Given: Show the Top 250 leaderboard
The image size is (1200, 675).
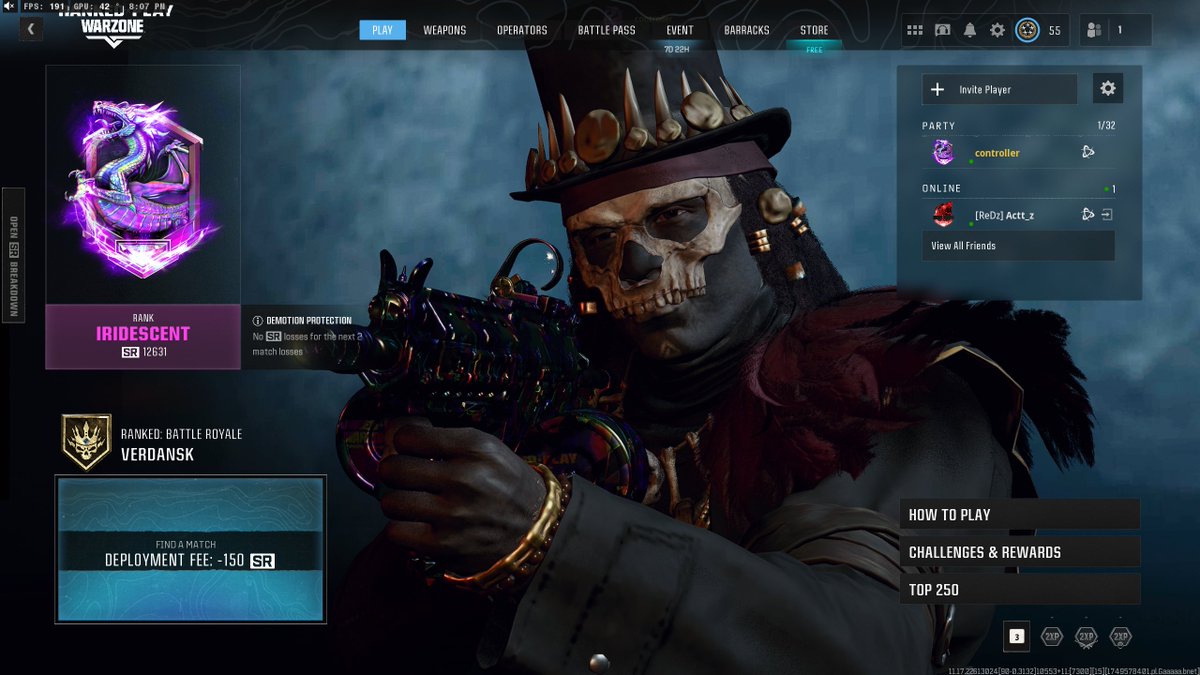Looking at the screenshot, I should (x=1019, y=589).
